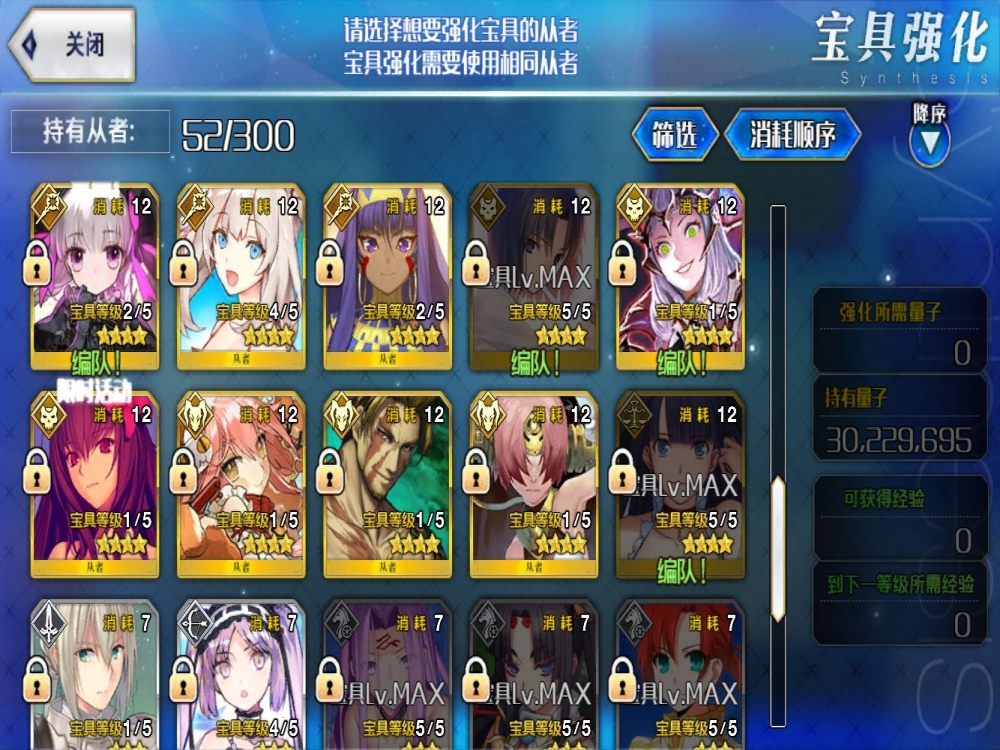This screenshot has width=1000, height=750.
Task: Select the purple-haired Nitocris Caster card
Action: coord(386,275)
